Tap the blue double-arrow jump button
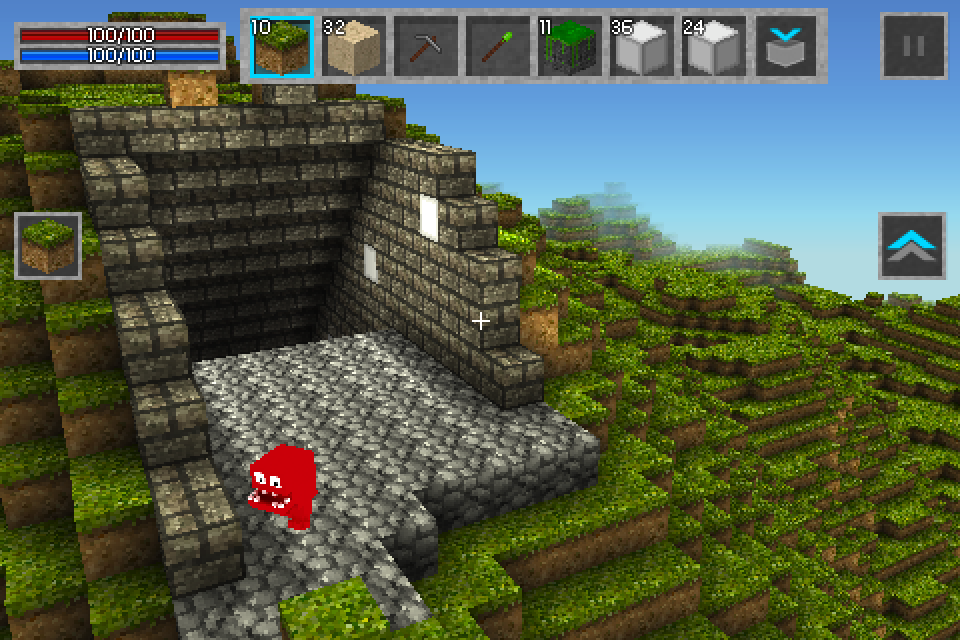The image size is (960, 640). 912,246
